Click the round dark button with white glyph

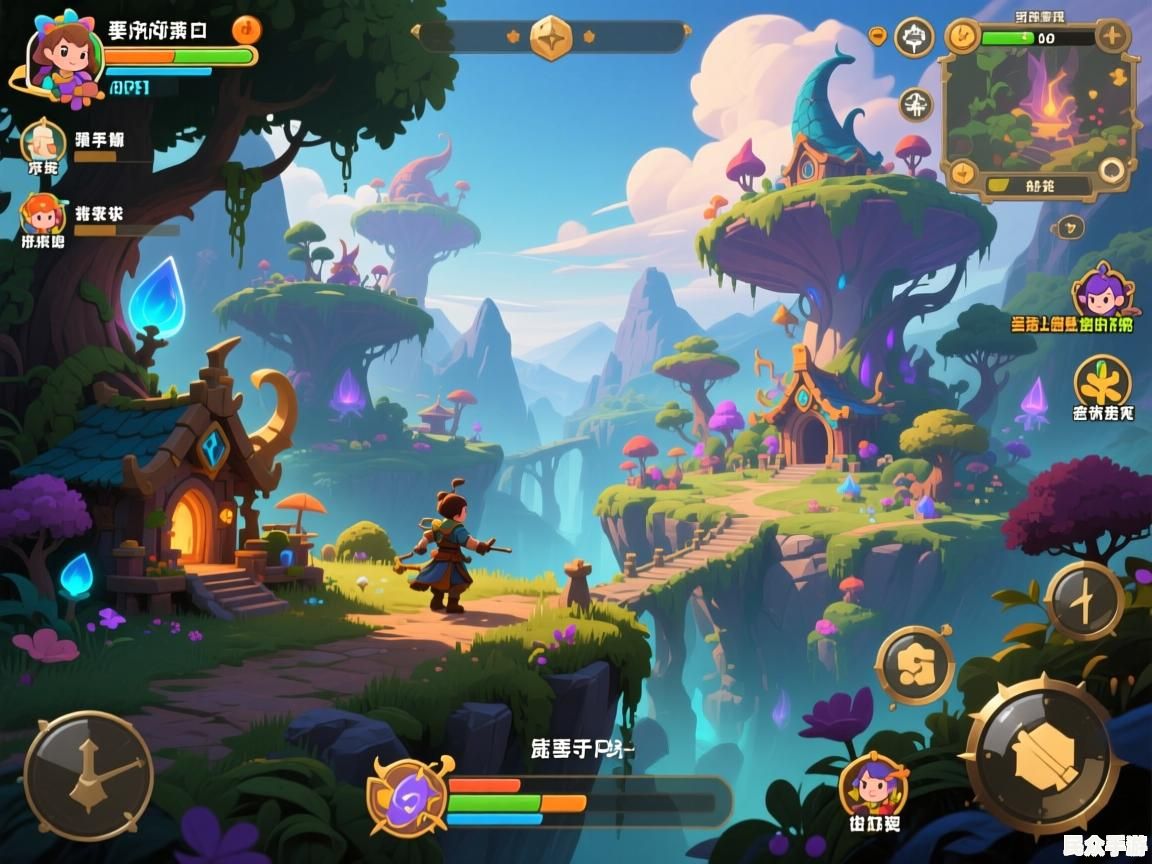916,103
